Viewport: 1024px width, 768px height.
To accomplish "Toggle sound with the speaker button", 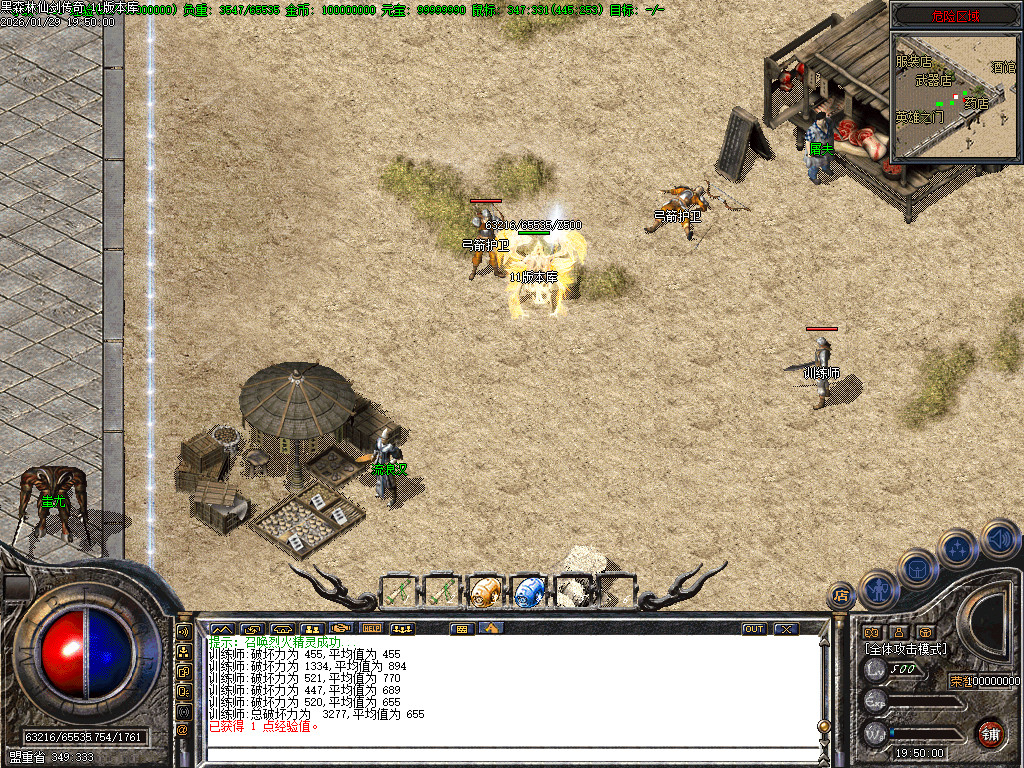I will (999, 538).
